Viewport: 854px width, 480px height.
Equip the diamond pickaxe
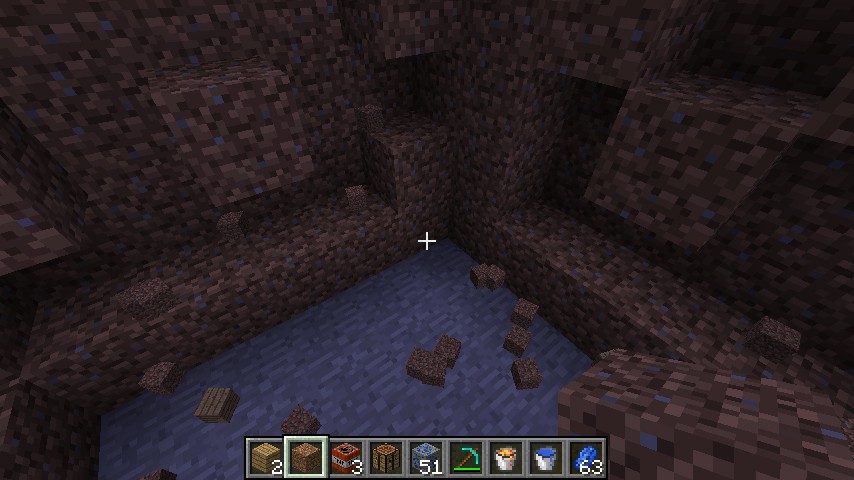click(466, 458)
